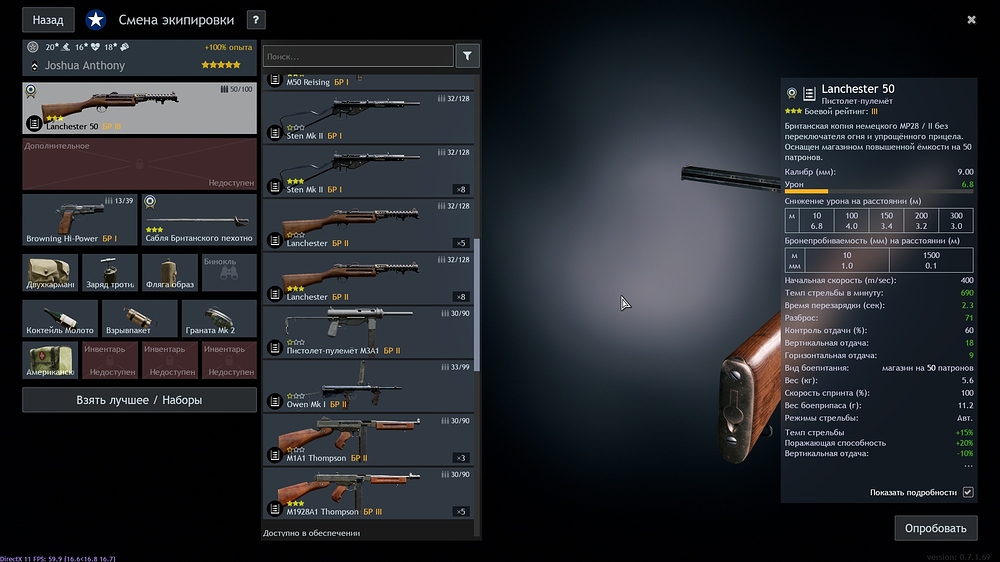This screenshot has height=562, width=1000.
Task: Select the Фляга flask slot
Action: click(170, 272)
